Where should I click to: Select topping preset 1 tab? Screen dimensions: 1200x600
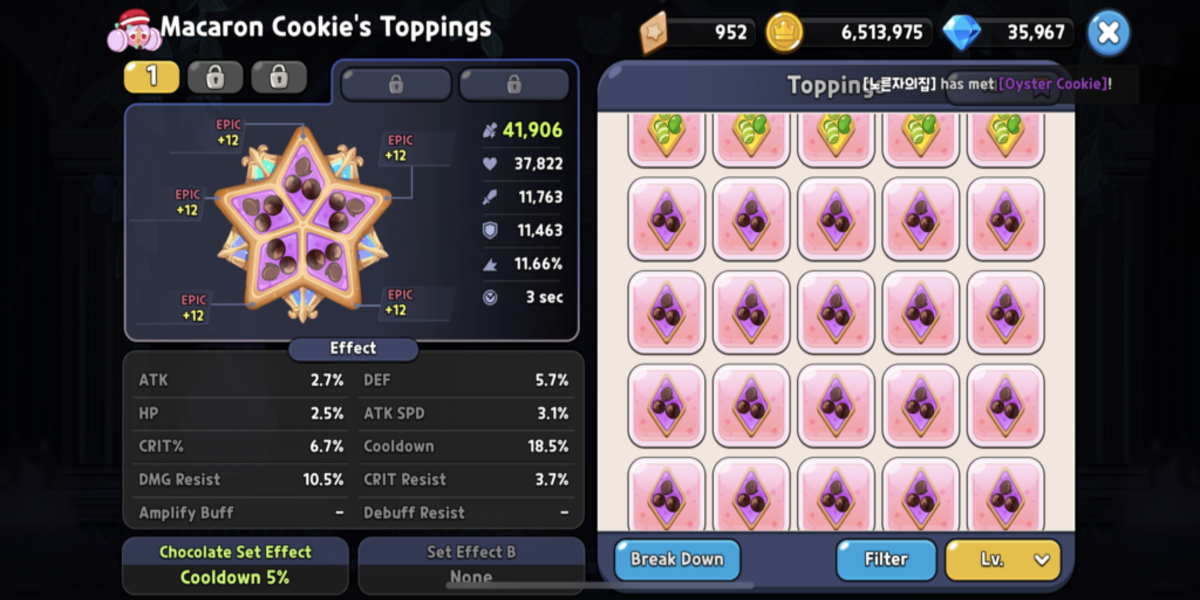pyautogui.click(x=151, y=77)
